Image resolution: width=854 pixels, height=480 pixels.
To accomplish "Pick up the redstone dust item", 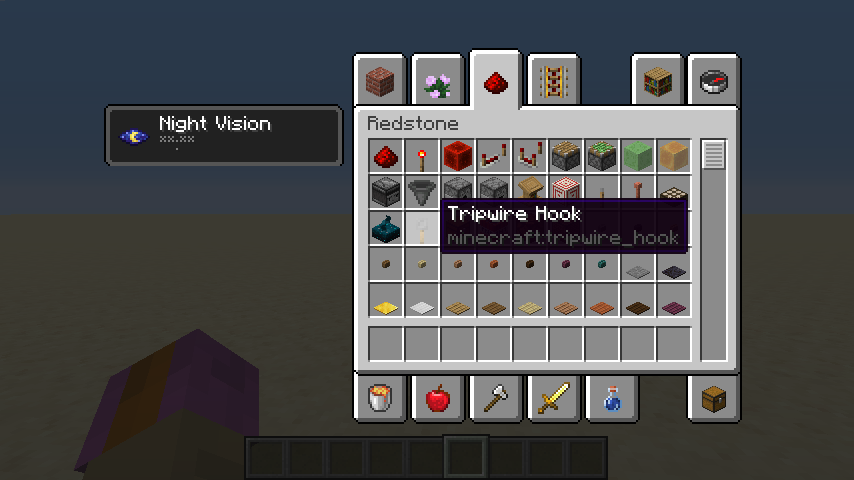I will [386, 156].
